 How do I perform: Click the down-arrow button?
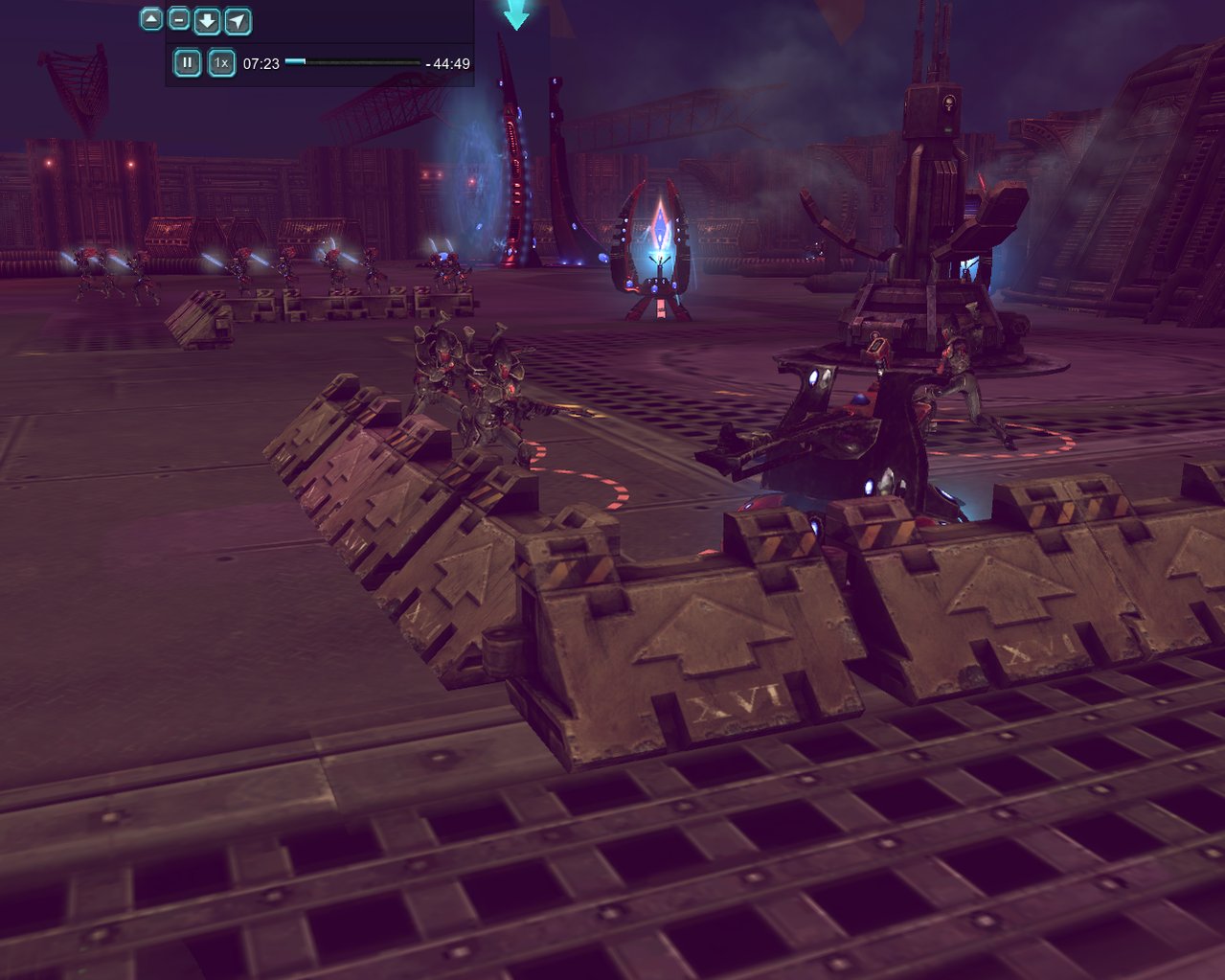[207, 20]
